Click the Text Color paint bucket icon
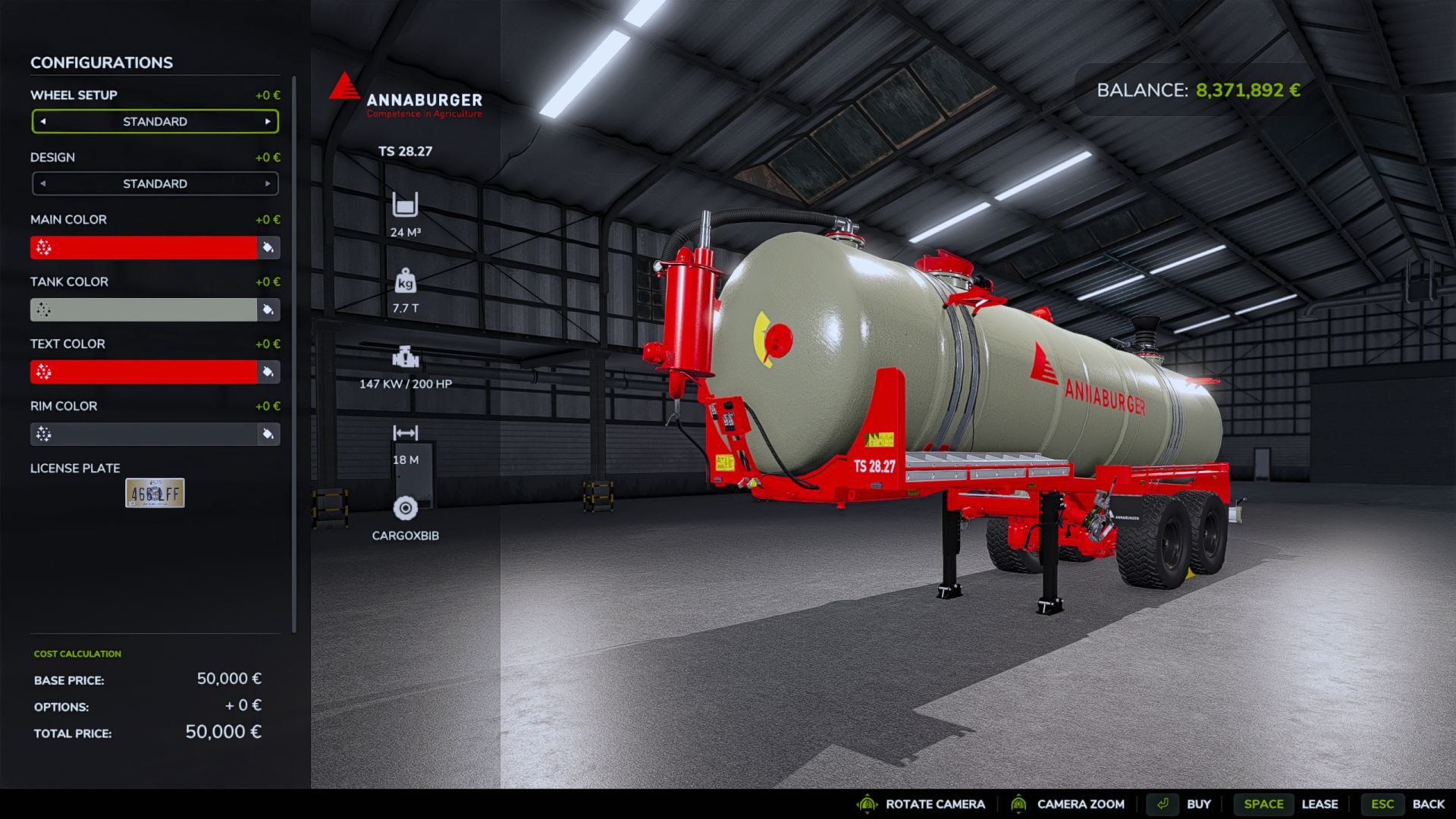The image size is (1456, 819). [x=268, y=372]
